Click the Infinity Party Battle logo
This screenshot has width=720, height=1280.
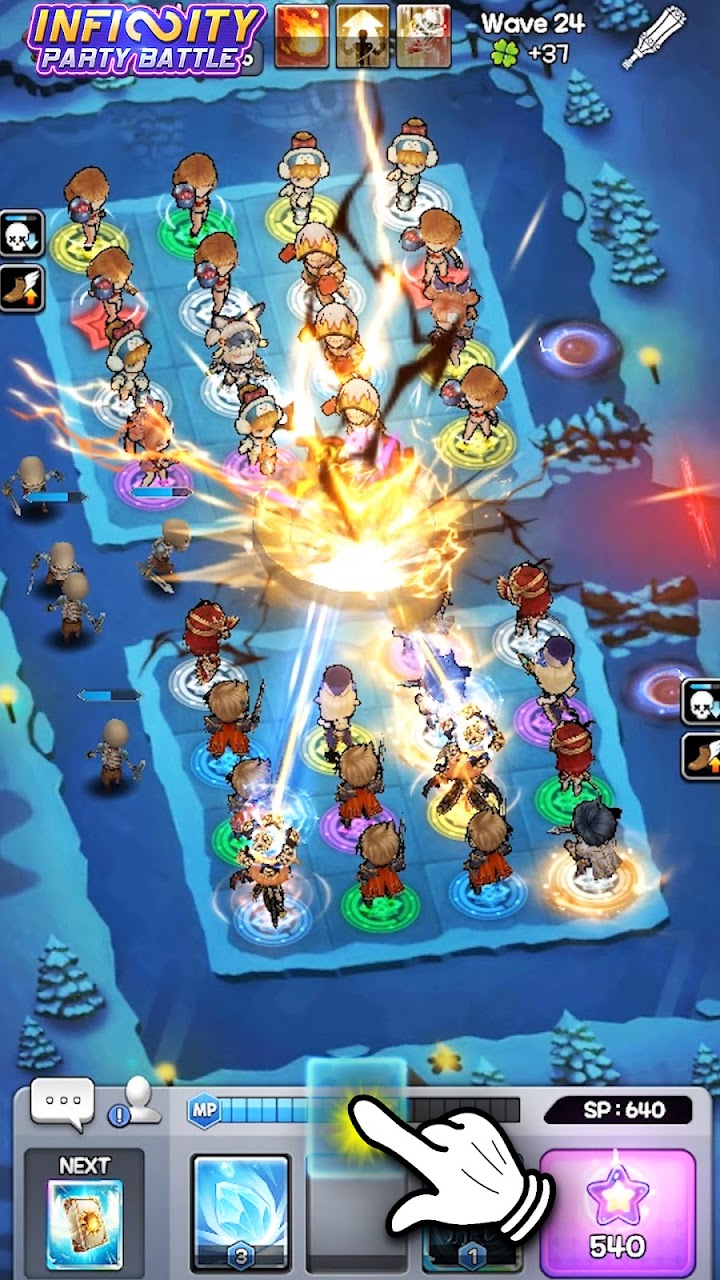click(x=147, y=38)
